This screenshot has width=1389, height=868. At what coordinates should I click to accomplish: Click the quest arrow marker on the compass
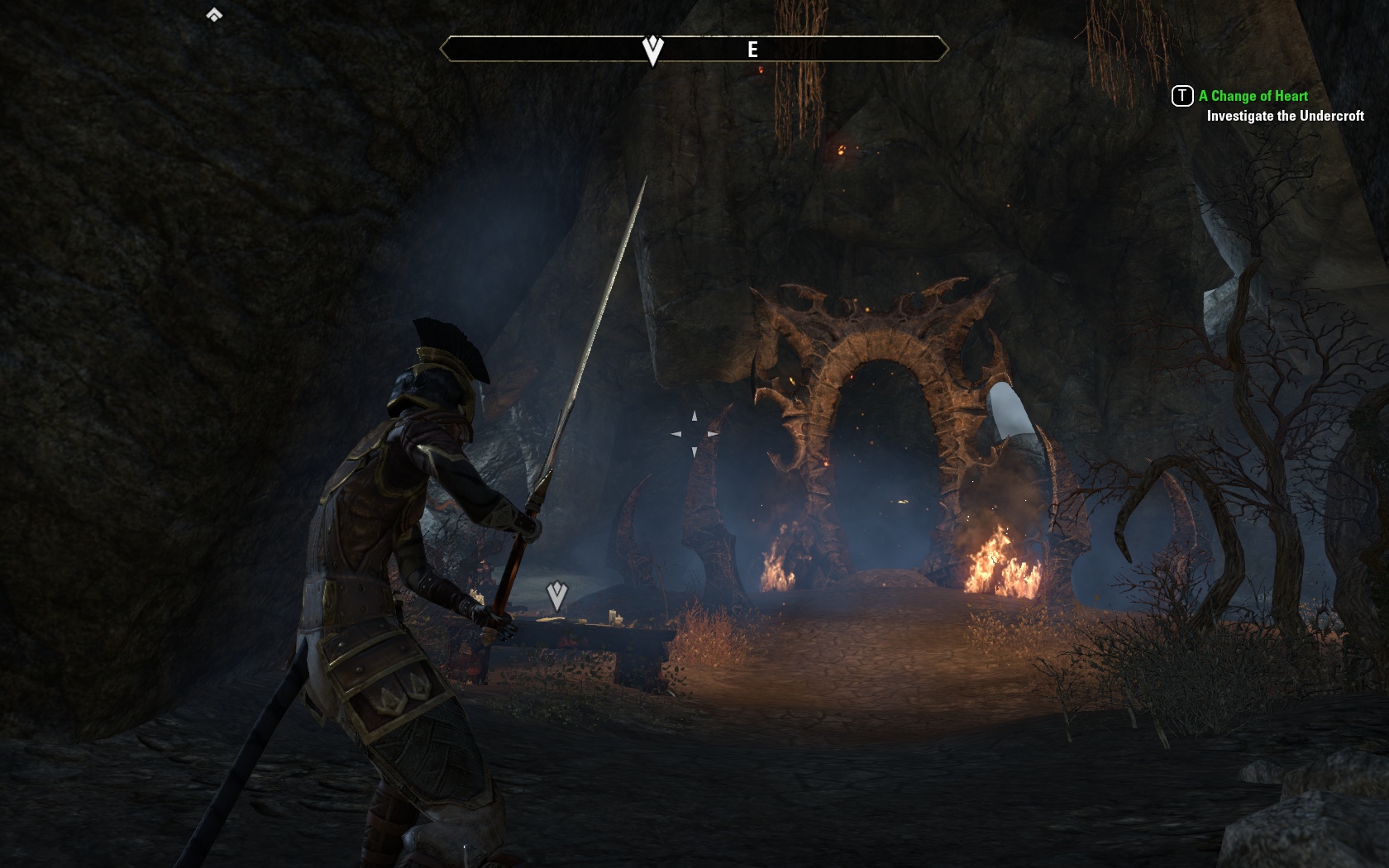[x=653, y=50]
